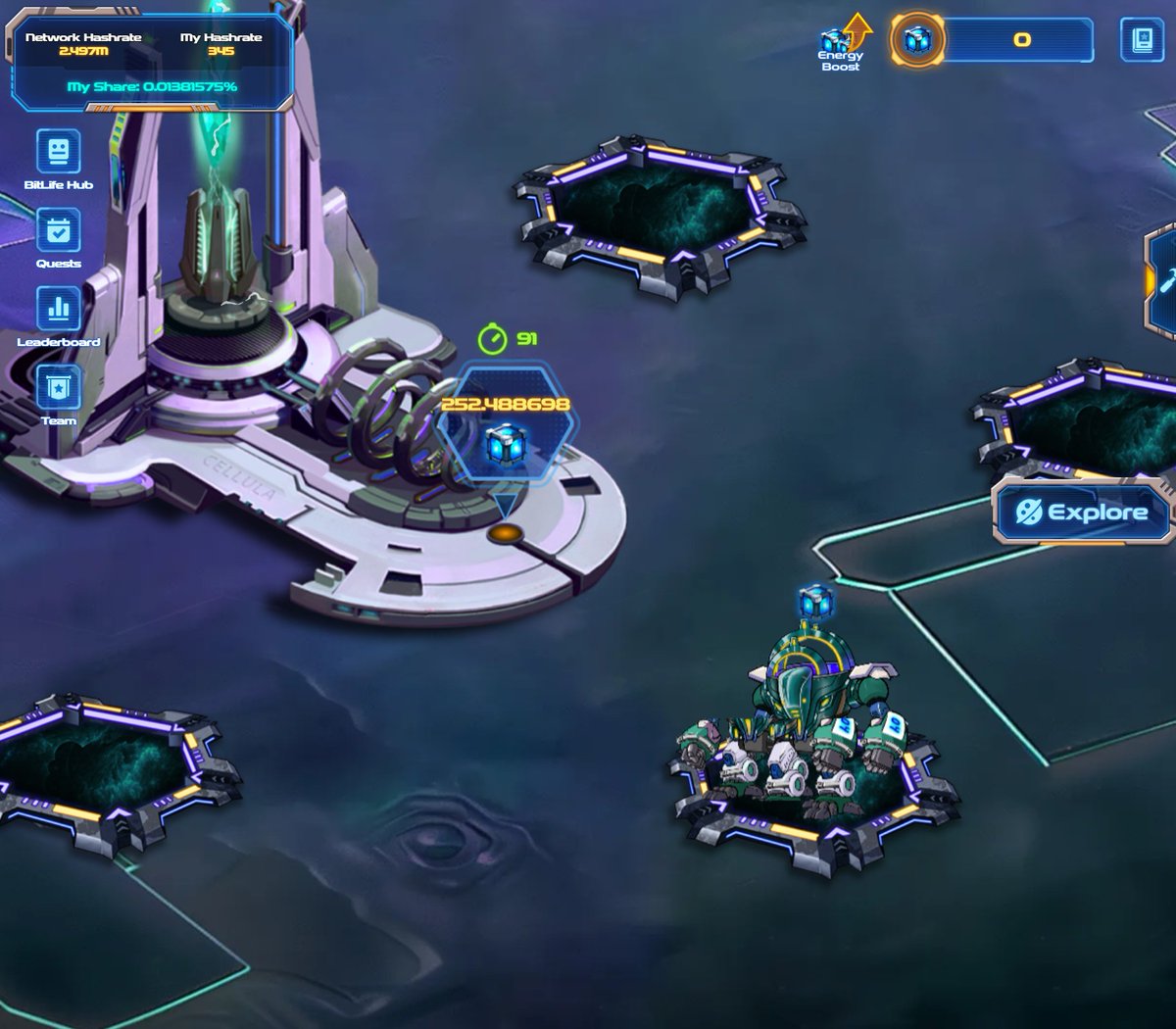This screenshot has width=1176, height=1029.
Task: Click the Explore button
Action: tap(1083, 512)
